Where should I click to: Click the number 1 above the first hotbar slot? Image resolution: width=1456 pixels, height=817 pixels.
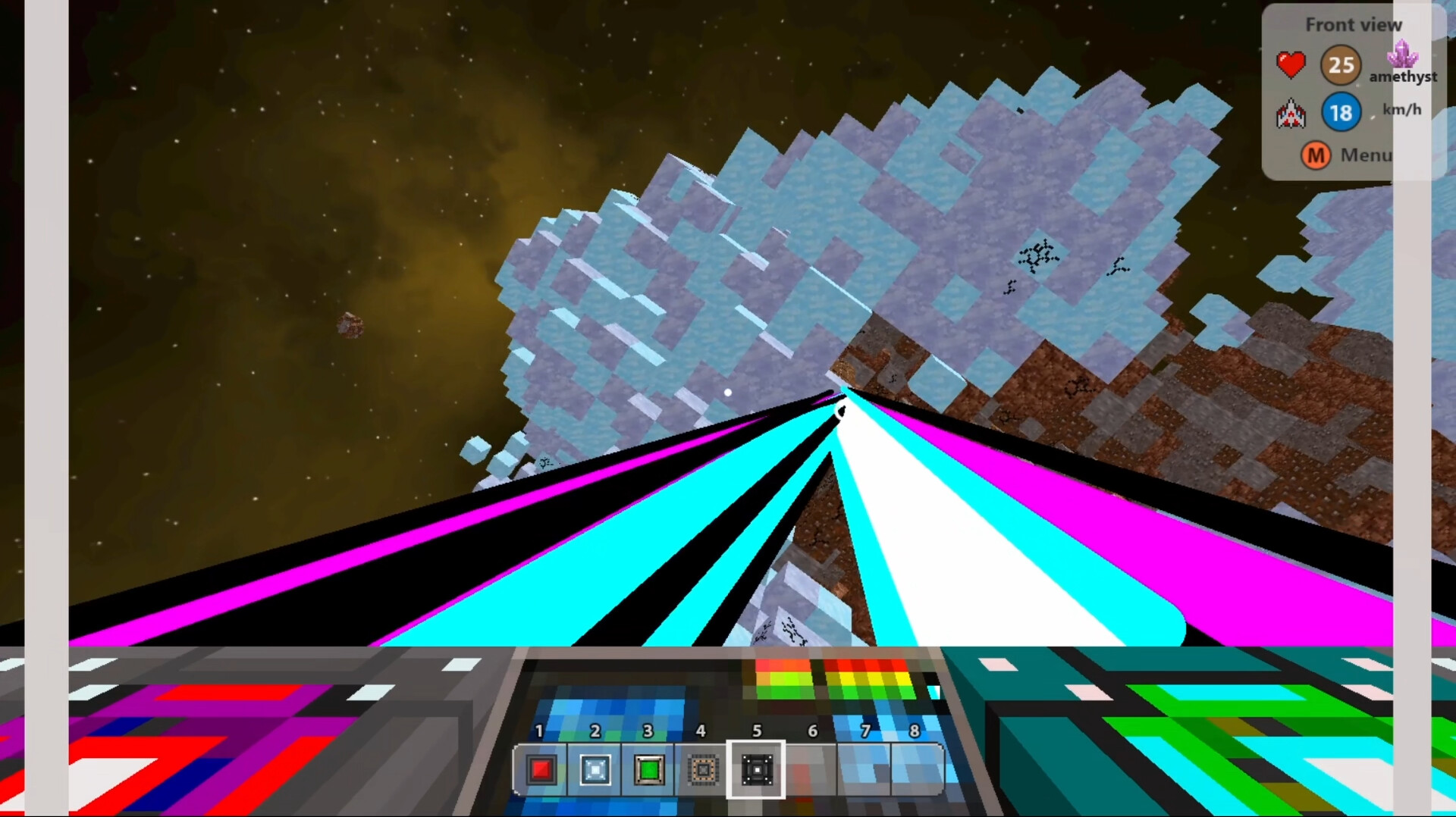pos(540,731)
